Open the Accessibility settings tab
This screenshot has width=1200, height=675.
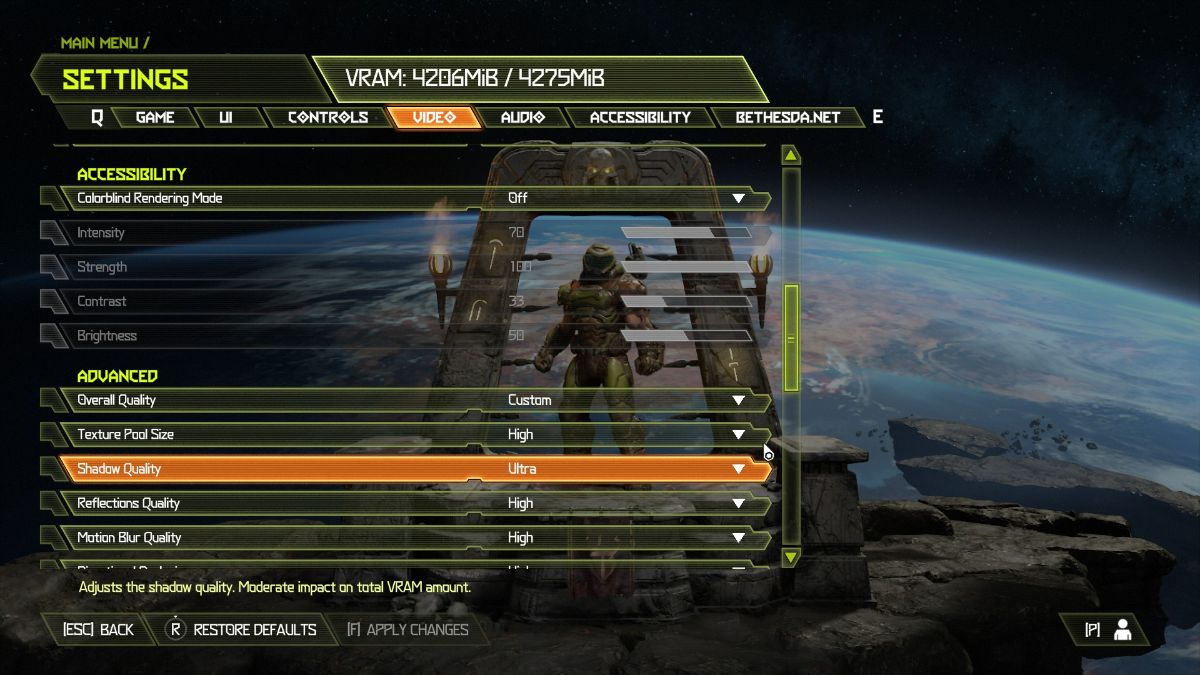(640, 117)
